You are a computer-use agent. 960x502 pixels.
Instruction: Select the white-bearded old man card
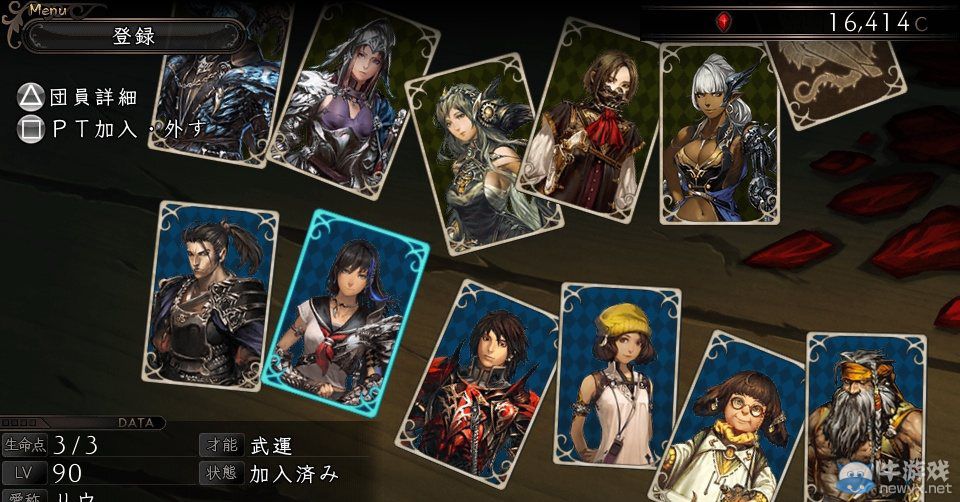(x=862, y=420)
